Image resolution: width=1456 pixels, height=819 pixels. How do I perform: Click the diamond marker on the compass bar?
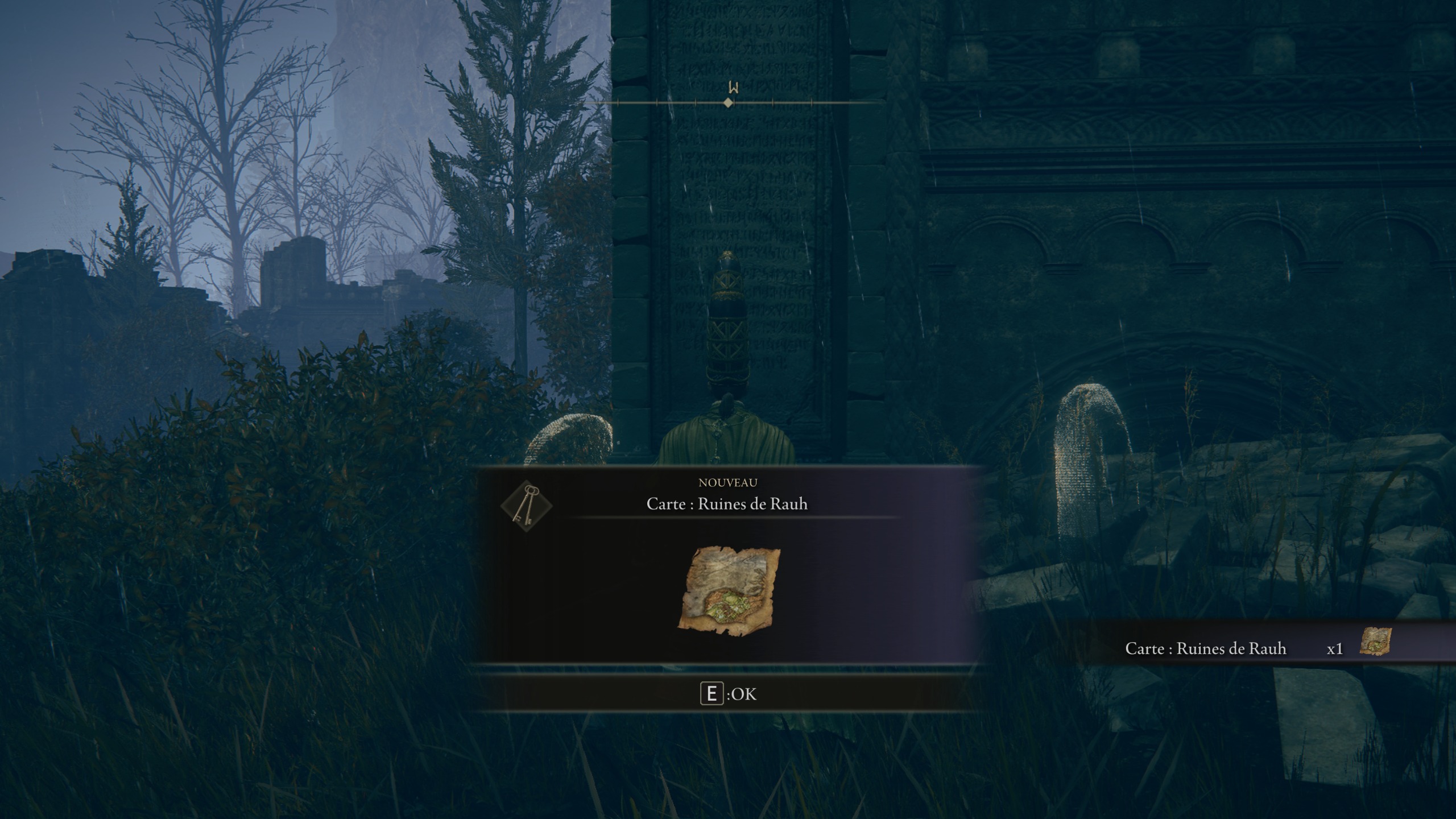click(727, 104)
